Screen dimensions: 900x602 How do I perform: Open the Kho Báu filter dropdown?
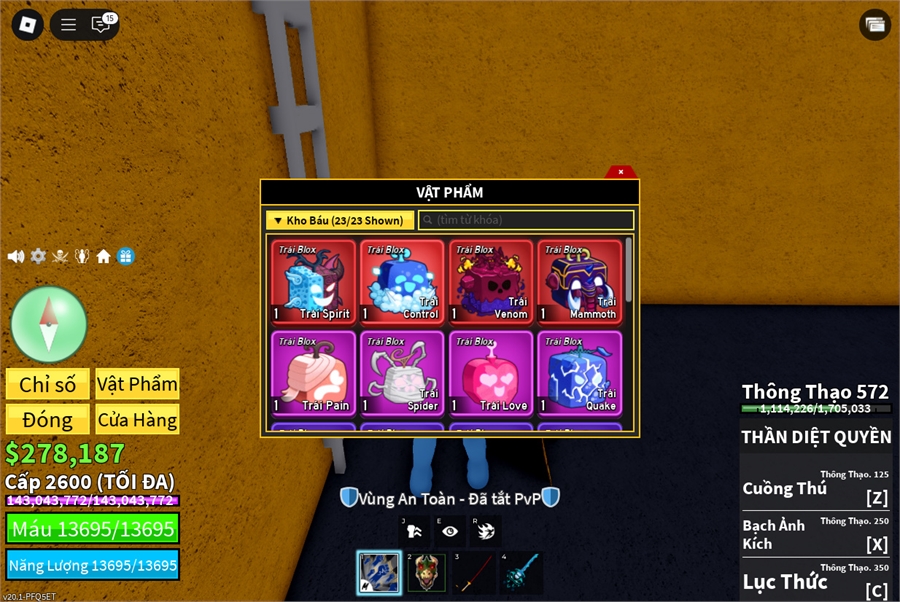click(340, 220)
